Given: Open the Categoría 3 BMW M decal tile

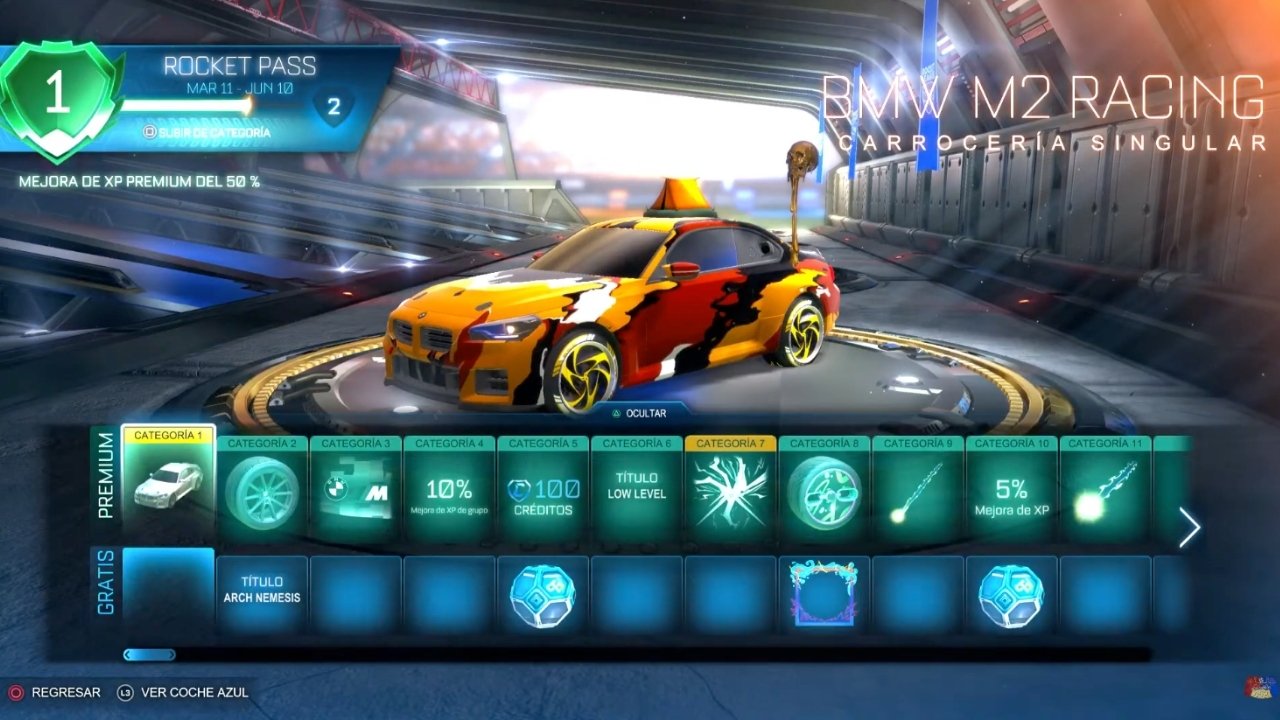Looking at the screenshot, I should coord(356,491).
